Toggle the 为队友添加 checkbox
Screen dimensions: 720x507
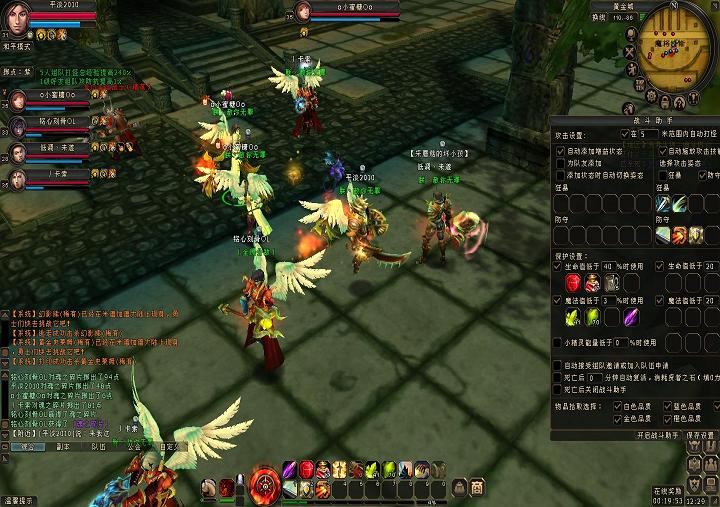pos(558,163)
